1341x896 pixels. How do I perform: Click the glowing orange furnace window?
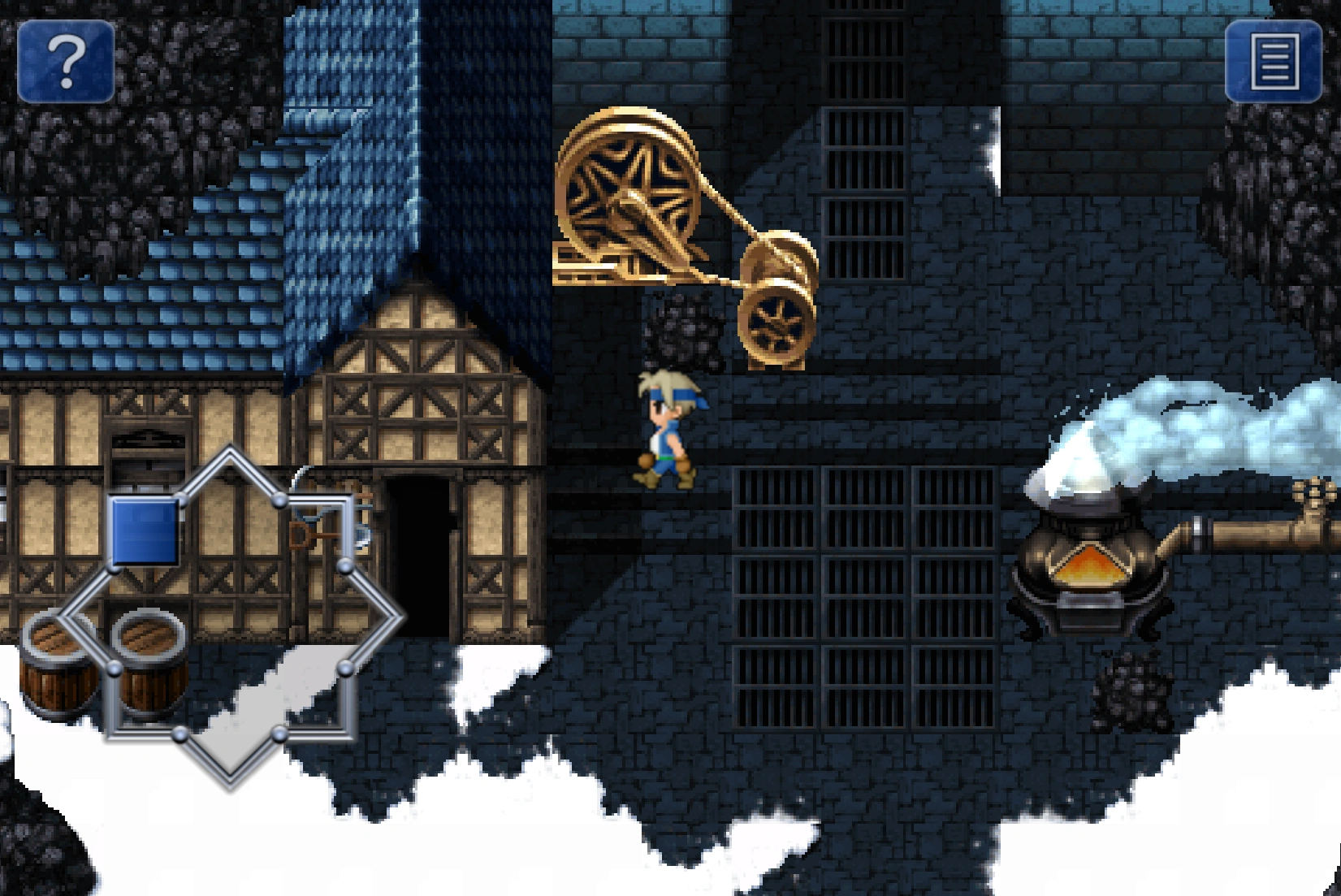pos(1090,565)
